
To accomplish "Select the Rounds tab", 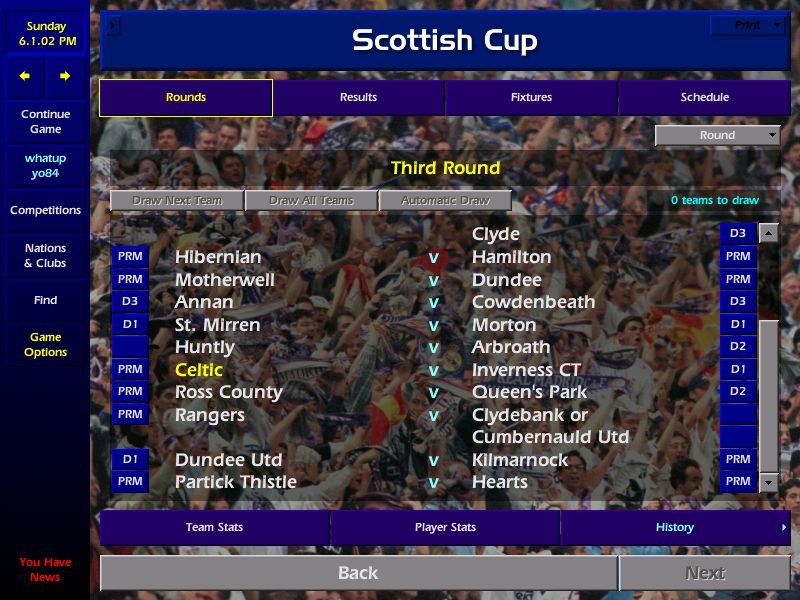I will [x=186, y=97].
